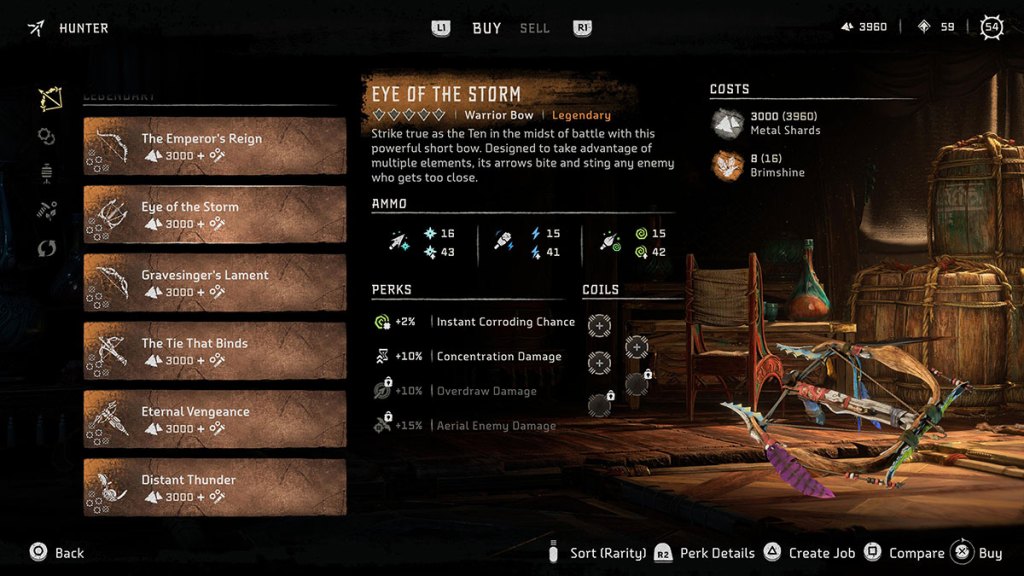Viewport: 1024px width, 576px height.
Task: Select The Emperor's Reign bow
Action: pos(214,146)
